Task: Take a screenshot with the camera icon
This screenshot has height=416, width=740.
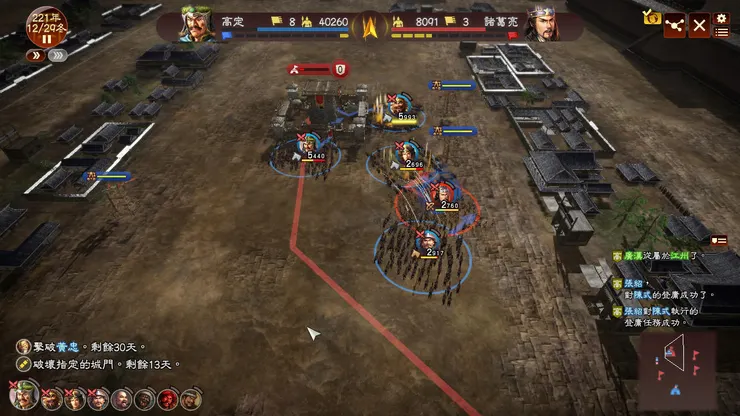Action: pos(652,18)
